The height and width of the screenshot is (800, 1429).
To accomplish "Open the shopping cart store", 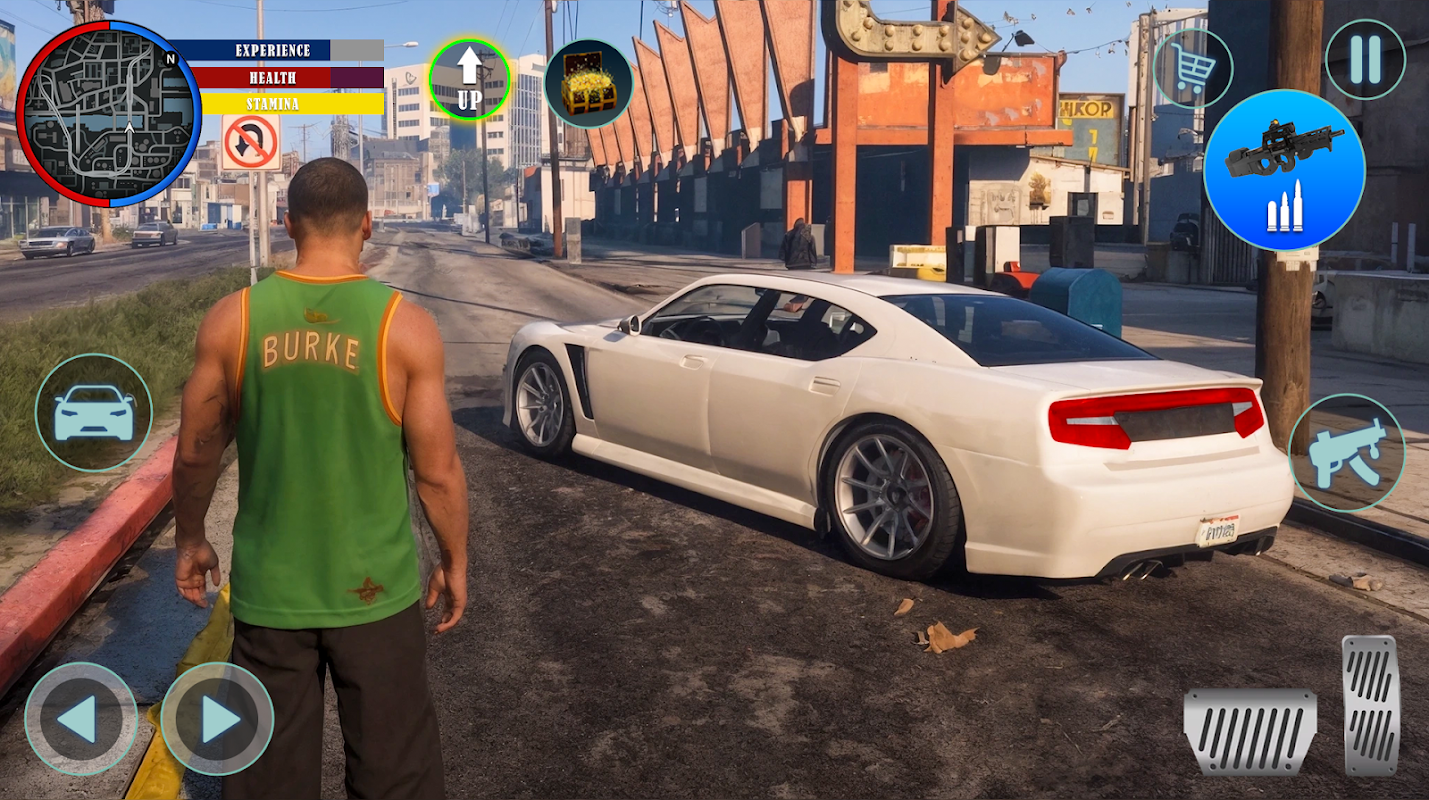I will (x=1193, y=68).
